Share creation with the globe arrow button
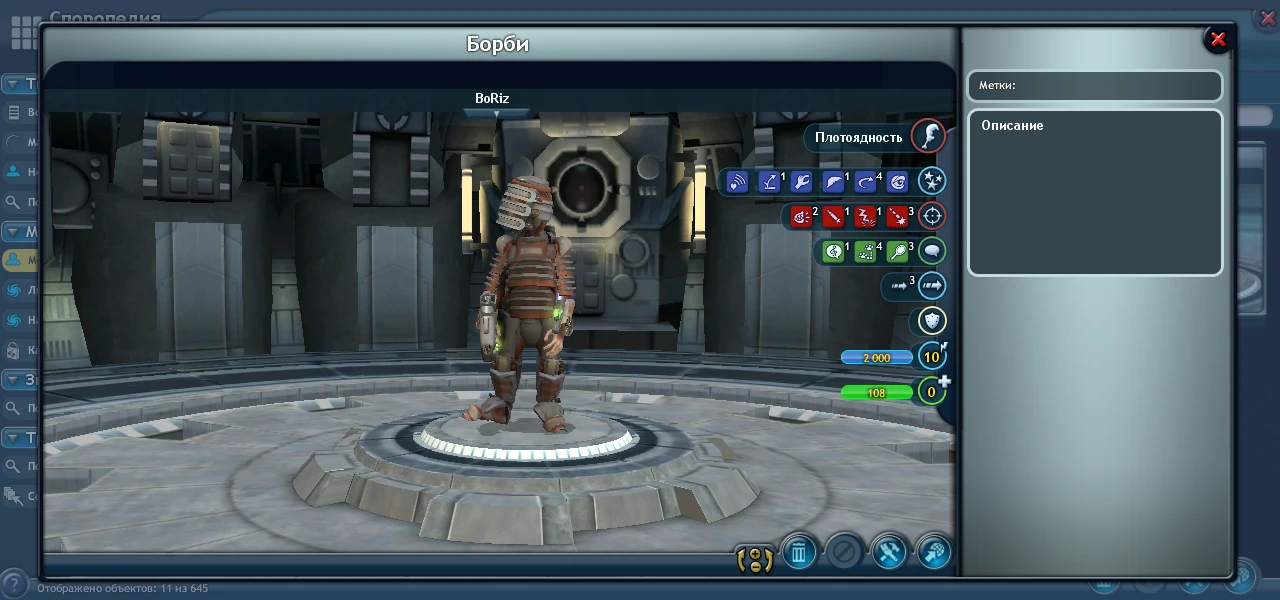Viewport: 1280px width, 600px height. [x=933, y=551]
